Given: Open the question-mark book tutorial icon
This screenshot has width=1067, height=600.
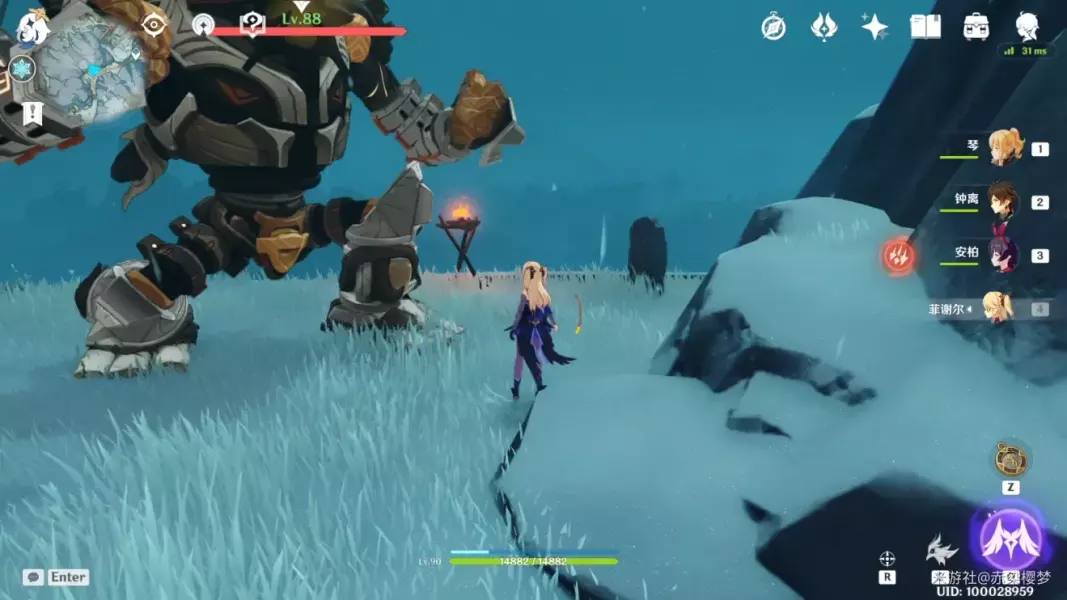Looking at the screenshot, I should coord(252,24).
